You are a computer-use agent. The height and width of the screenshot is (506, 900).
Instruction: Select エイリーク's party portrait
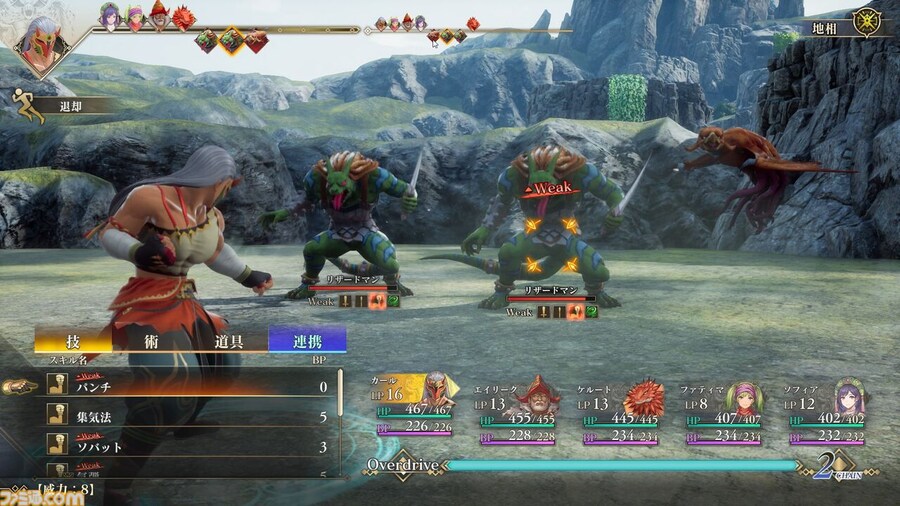(541, 395)
